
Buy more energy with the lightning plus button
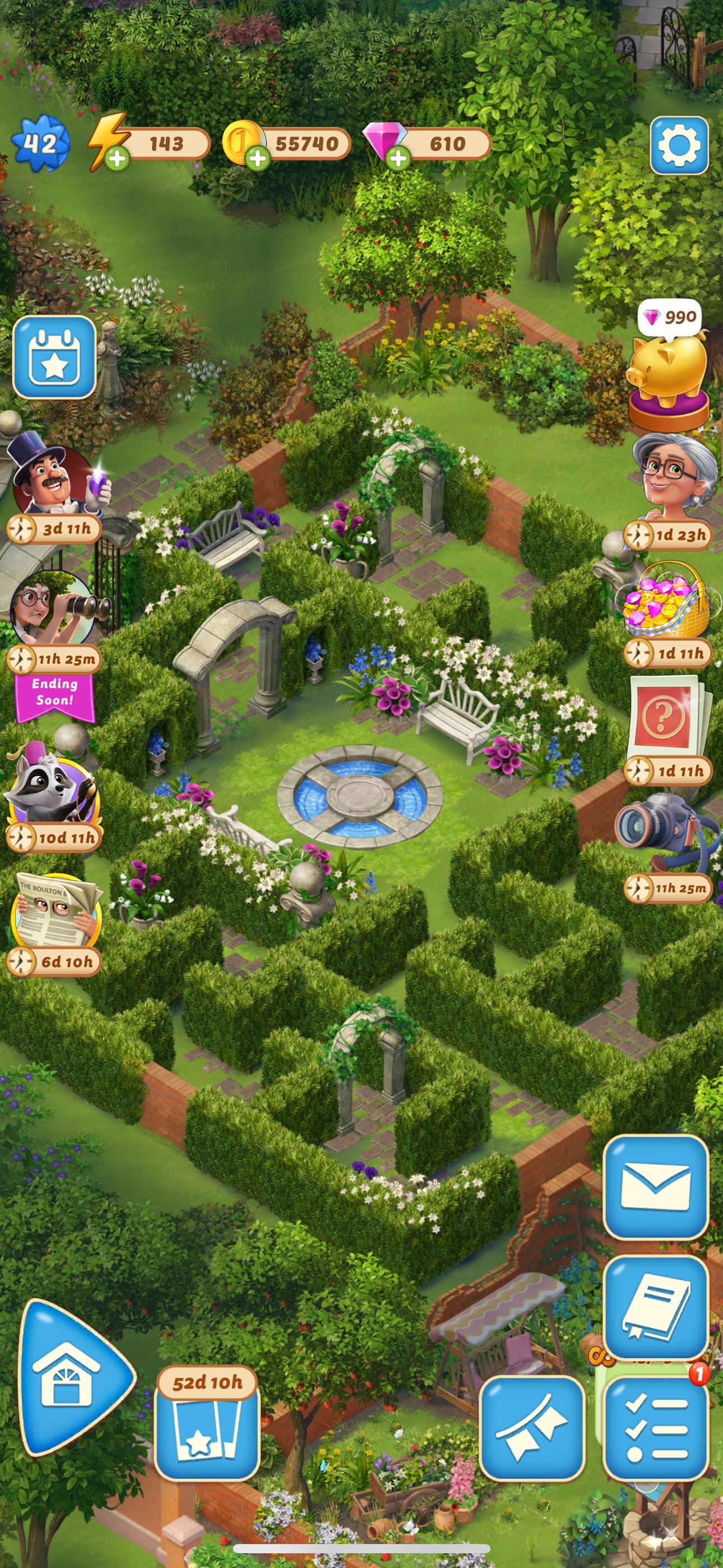118,157
